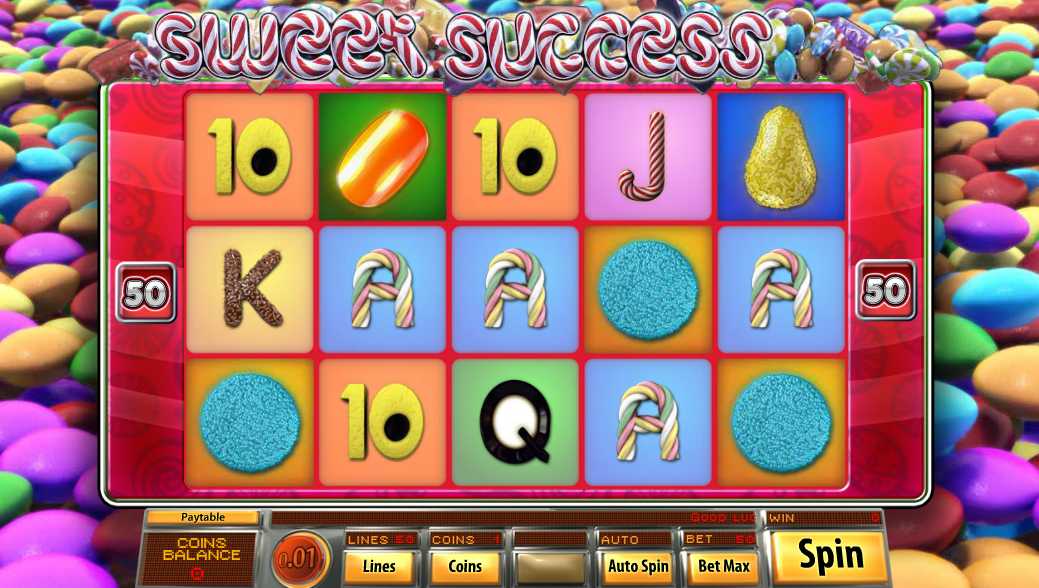Hit the big Spin button

(830, 556)
